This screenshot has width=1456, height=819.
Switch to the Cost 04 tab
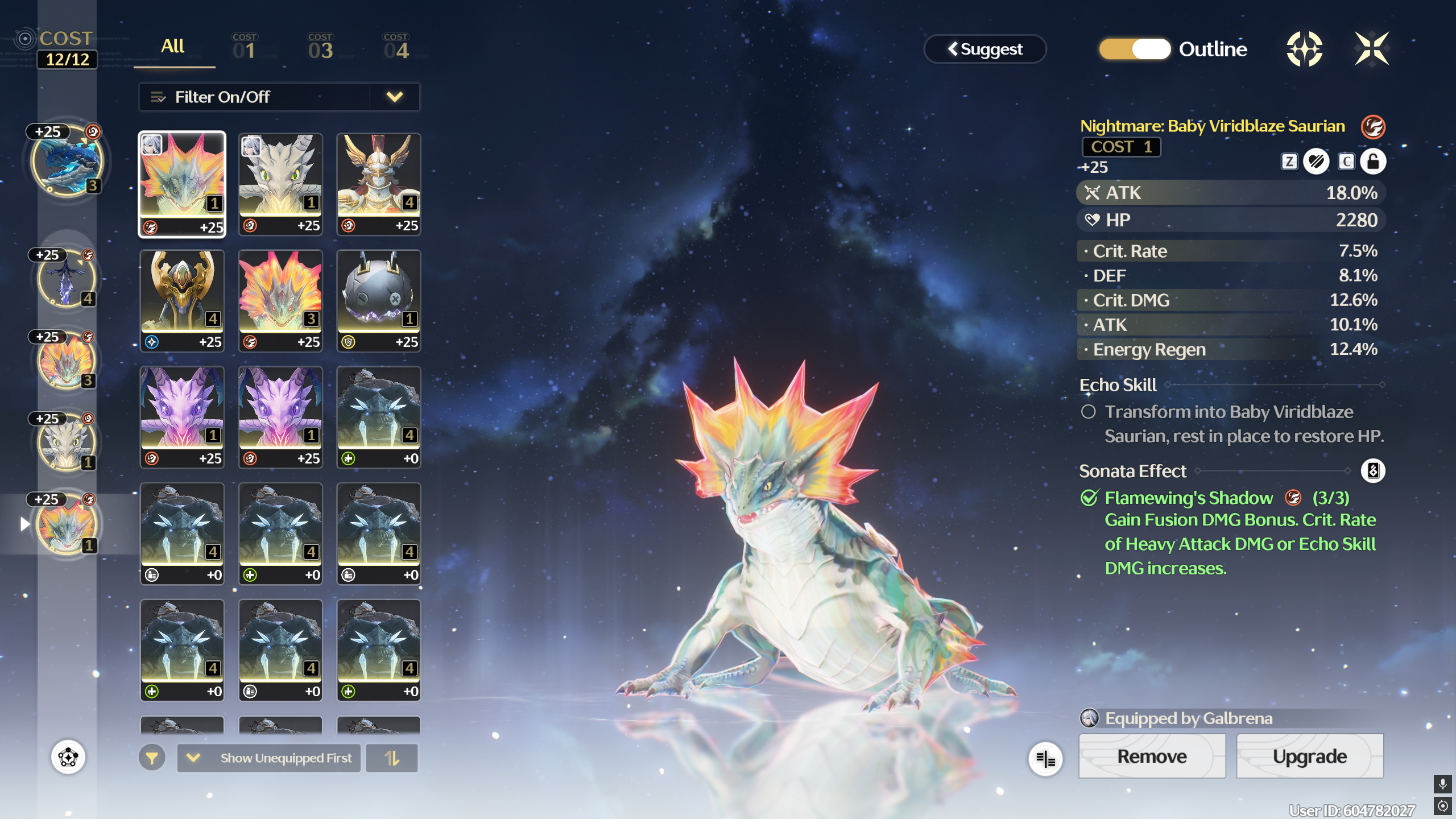pyautogui.click(x=396, y=48)
